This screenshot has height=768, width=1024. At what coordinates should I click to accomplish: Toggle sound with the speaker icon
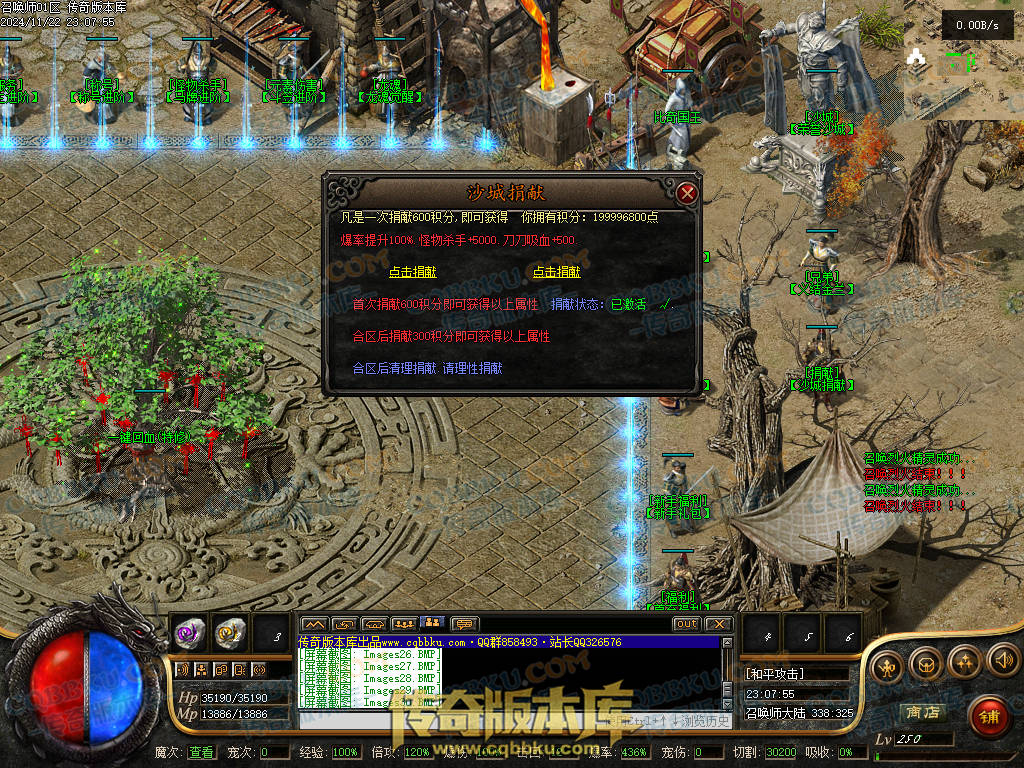click(x=1002, y=661)
